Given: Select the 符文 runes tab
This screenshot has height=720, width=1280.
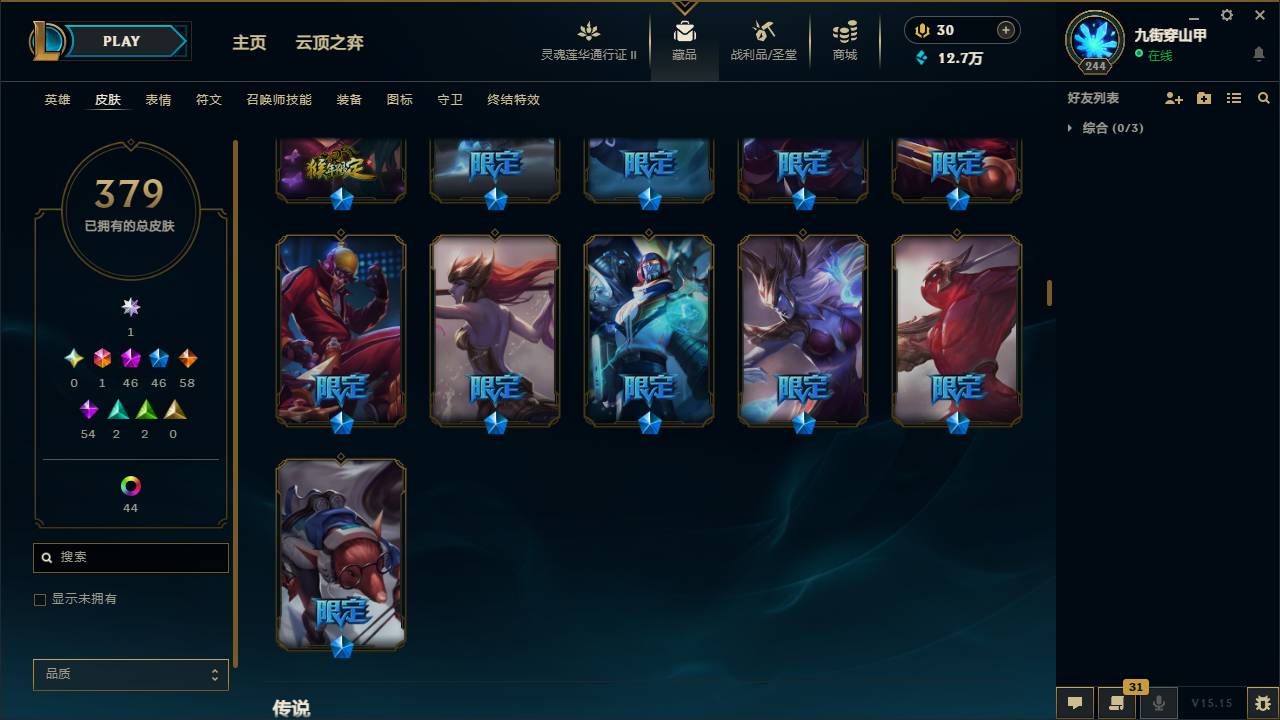Looking at the screenshot, I should (x=209, y=100).
